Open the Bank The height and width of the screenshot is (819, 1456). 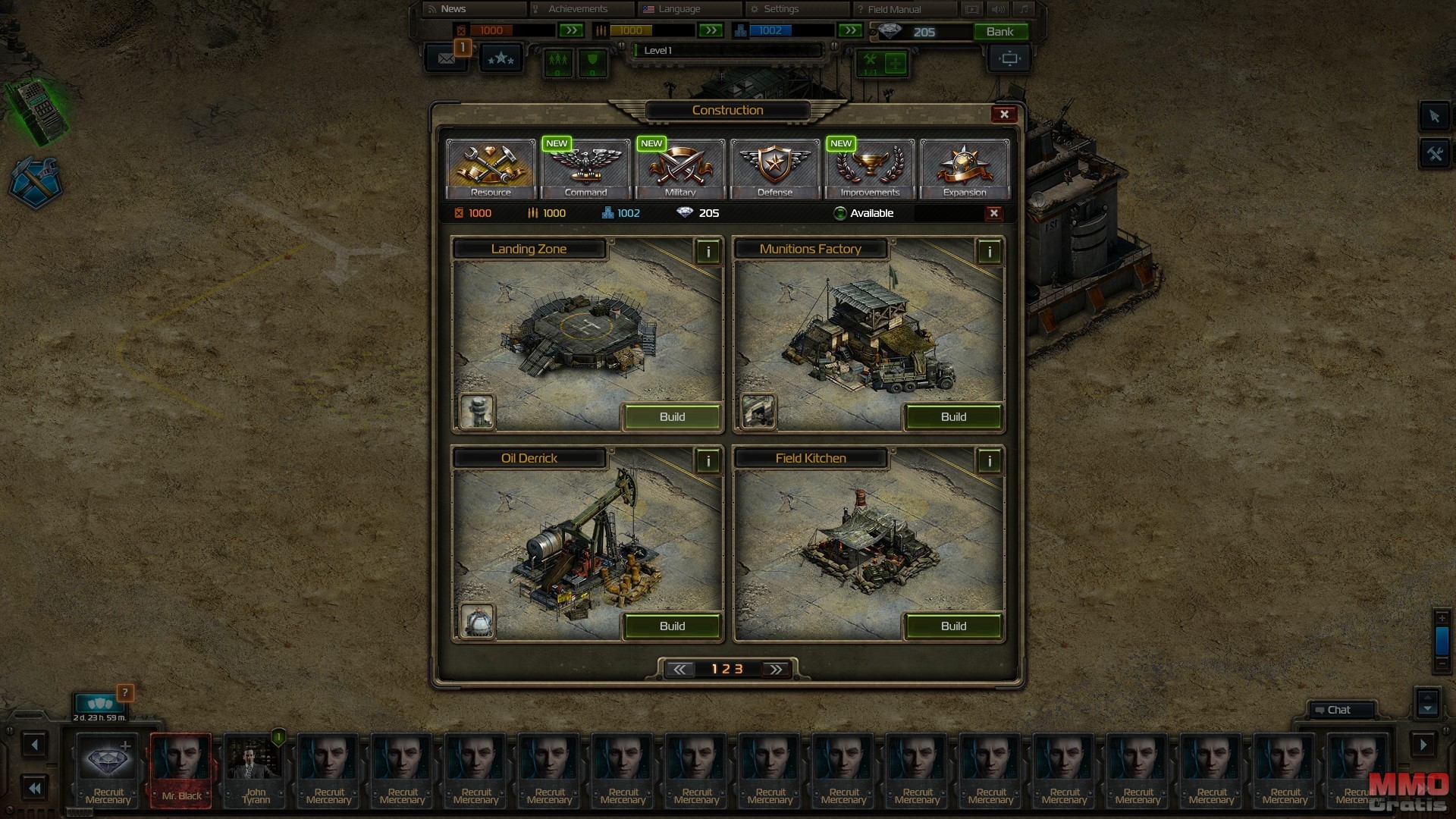click(x=999, y=32)
